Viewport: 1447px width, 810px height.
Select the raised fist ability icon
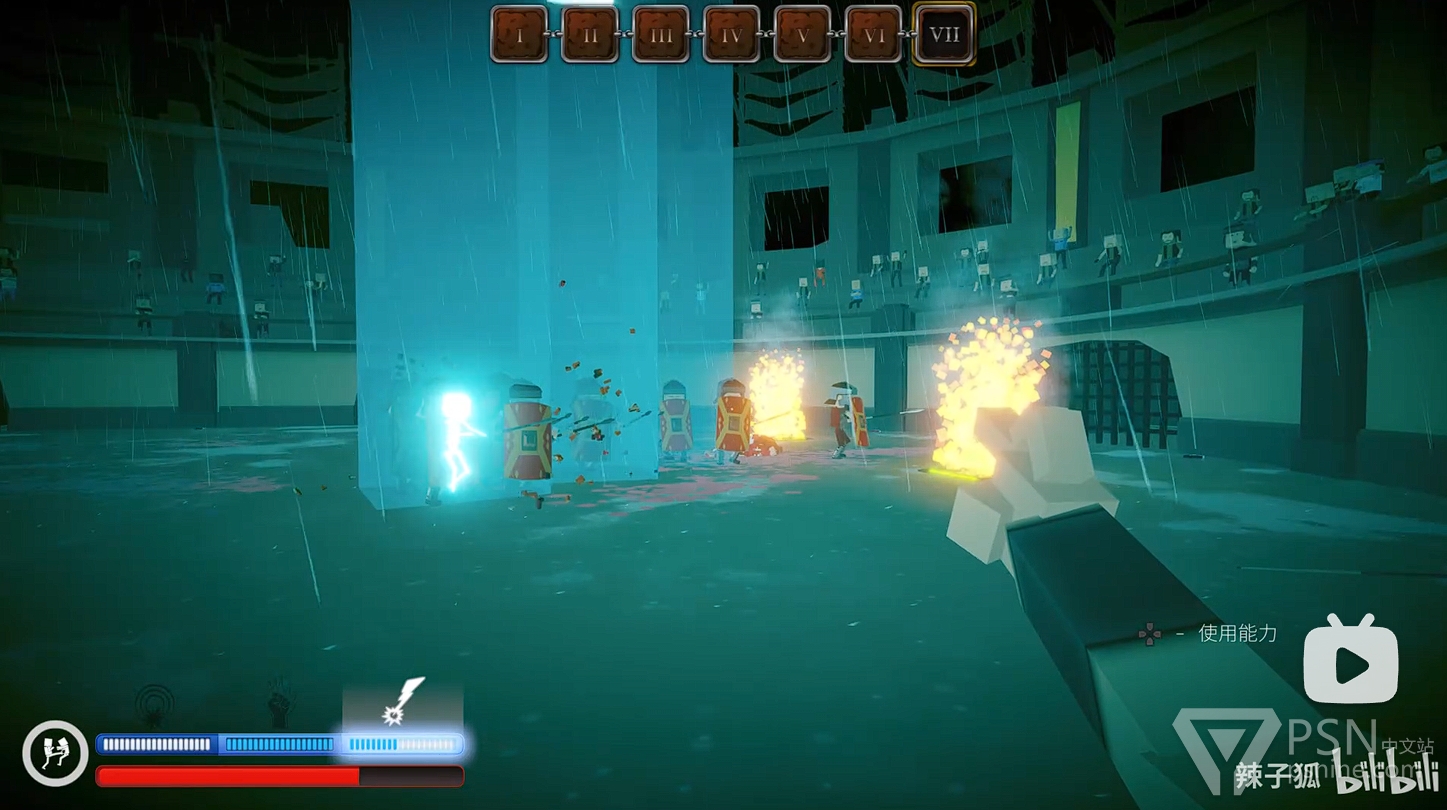[280, 702]
